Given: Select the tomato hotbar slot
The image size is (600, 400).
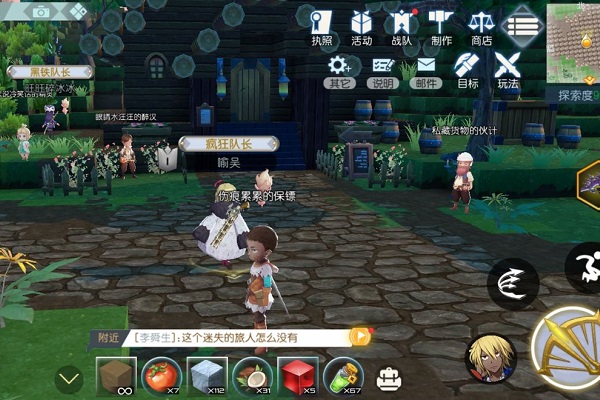Looking at the screenshot, I should click(161, 376).
